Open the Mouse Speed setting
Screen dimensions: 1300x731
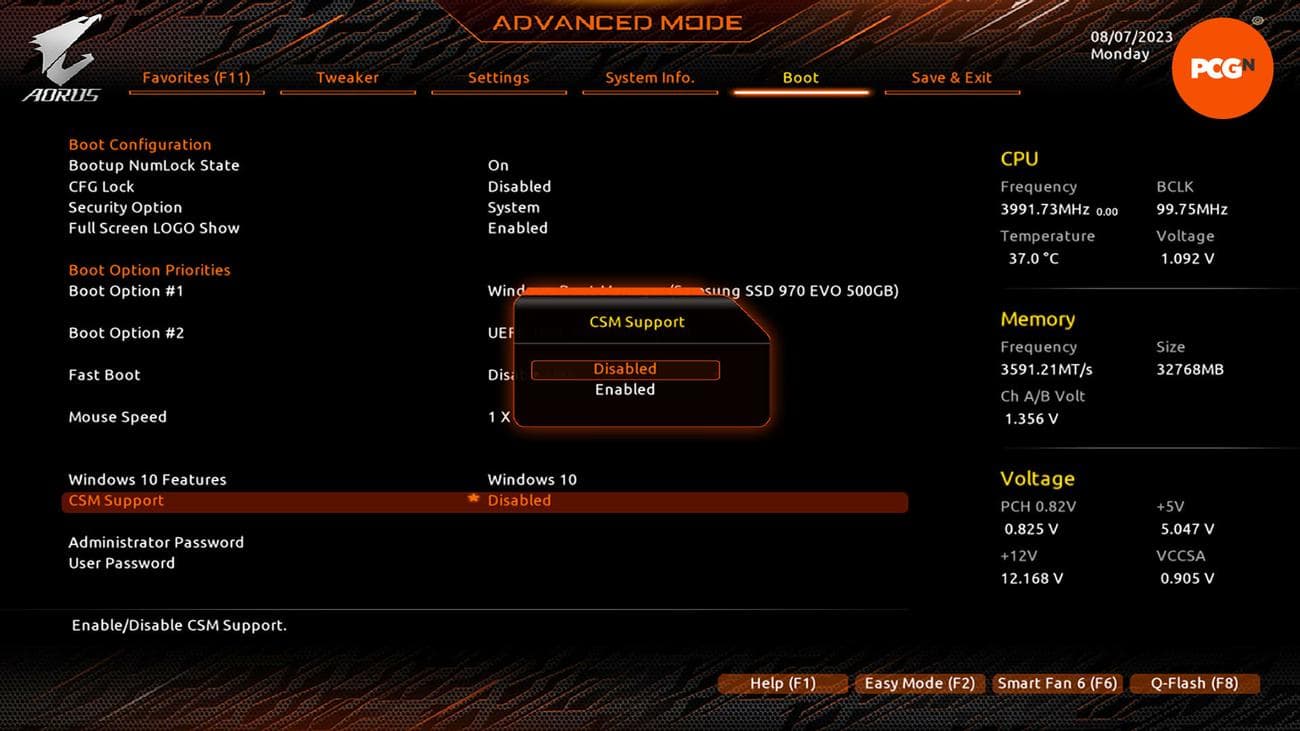pos(117,417)
